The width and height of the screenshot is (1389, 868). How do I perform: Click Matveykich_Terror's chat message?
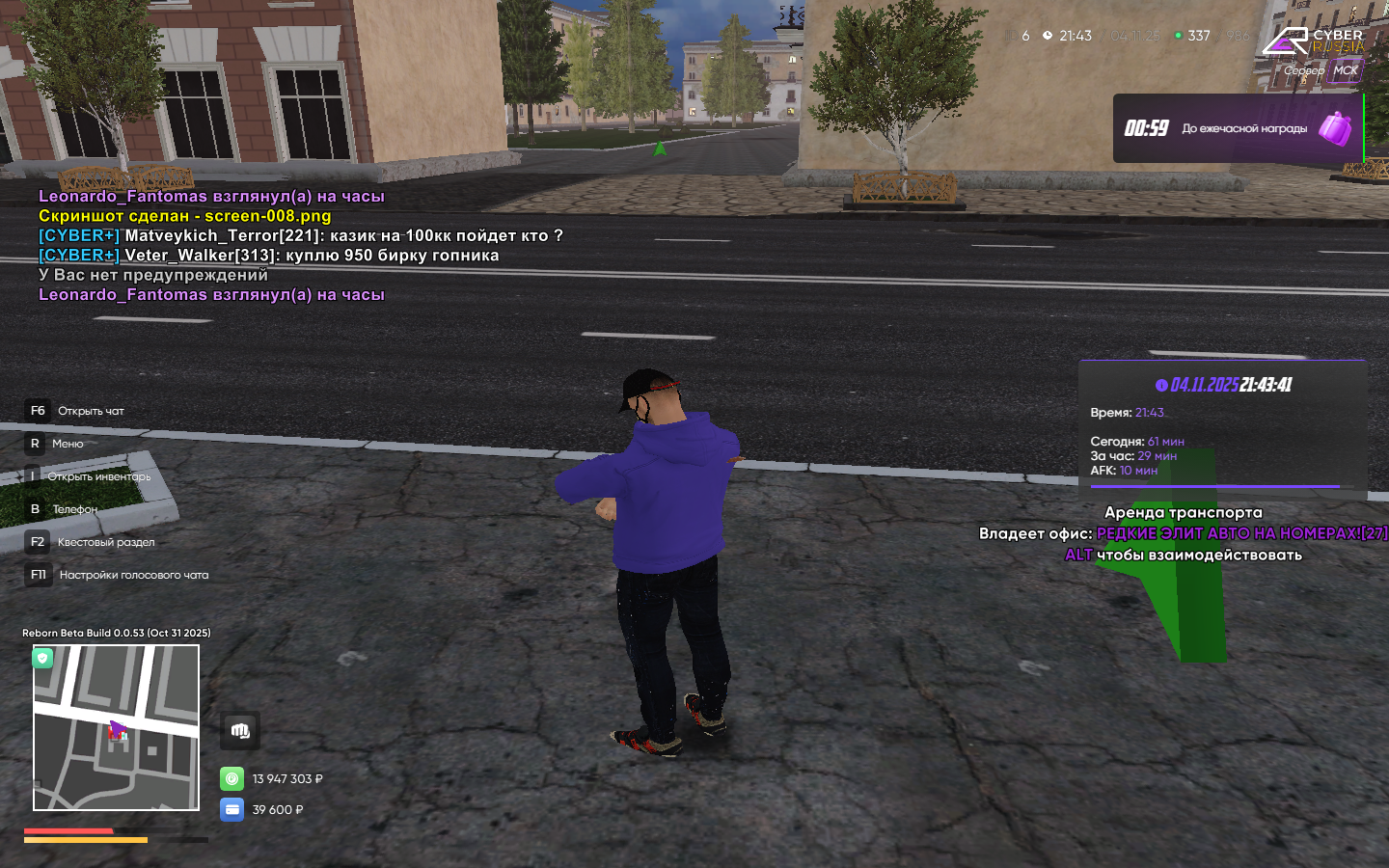coord(342,235)
